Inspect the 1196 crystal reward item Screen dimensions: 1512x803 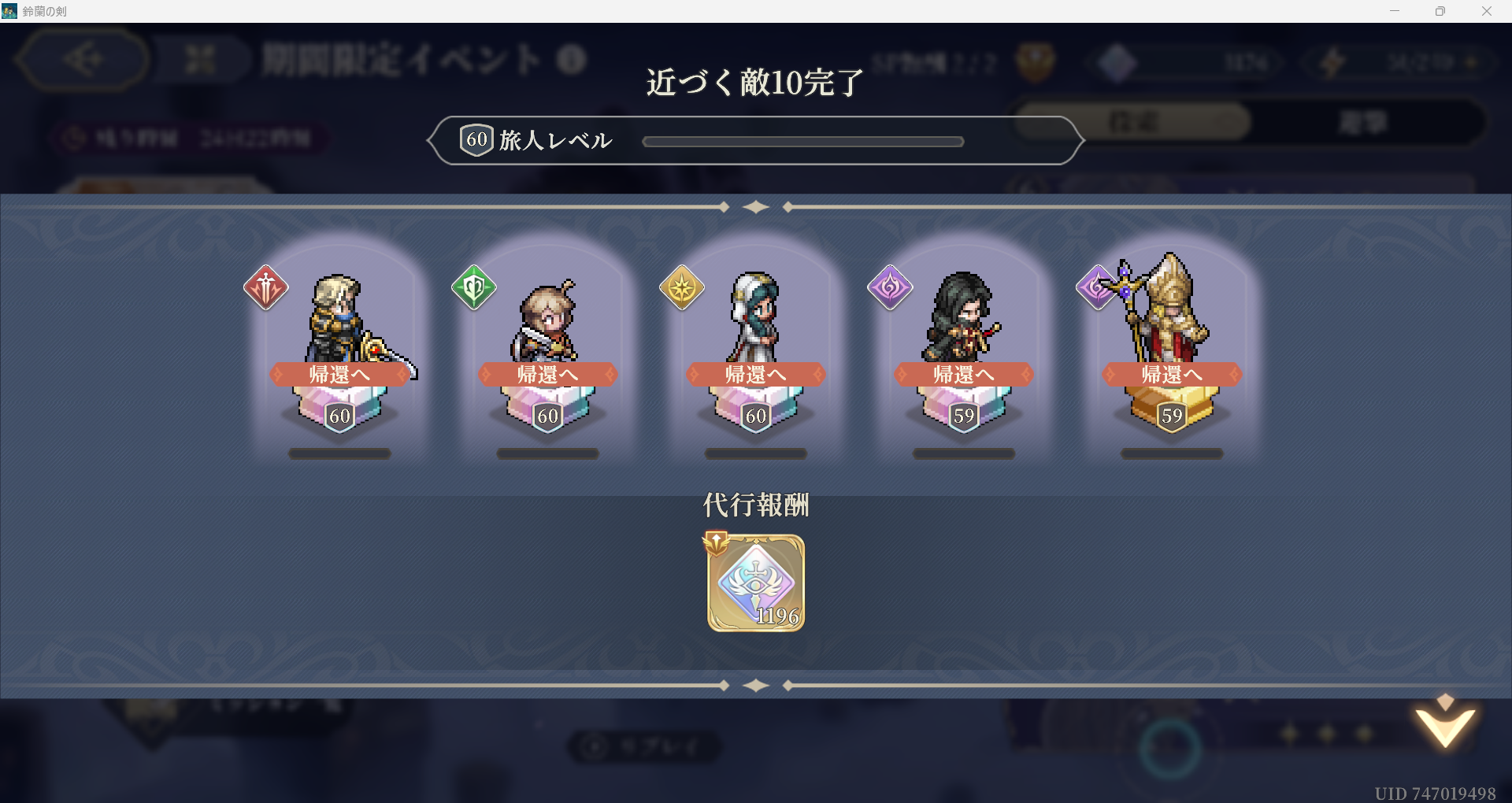[x=756, y=583]
